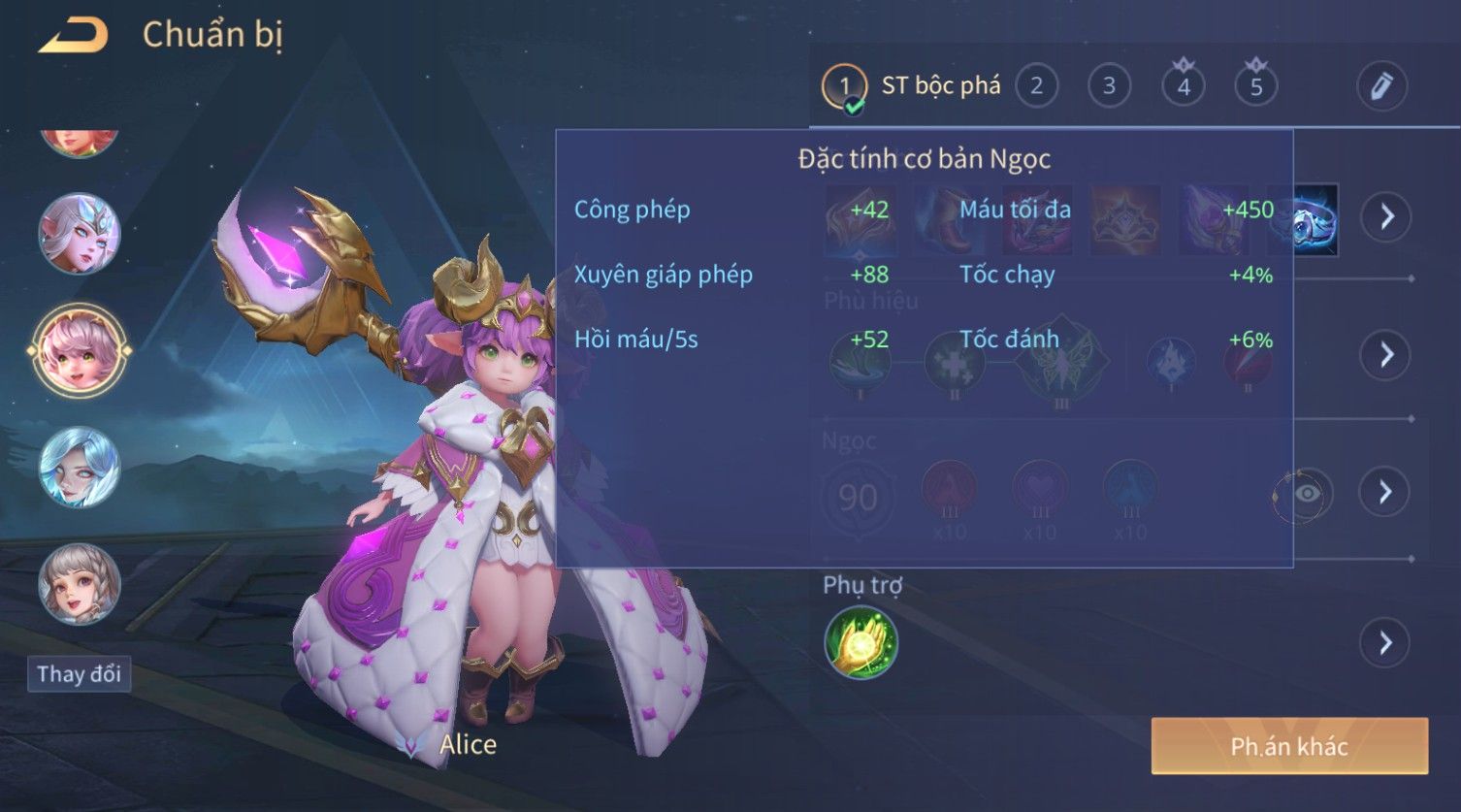Choose the ST bộc phá preset 1
Viewport: 1461px width, 812px height.
(844, 86)
